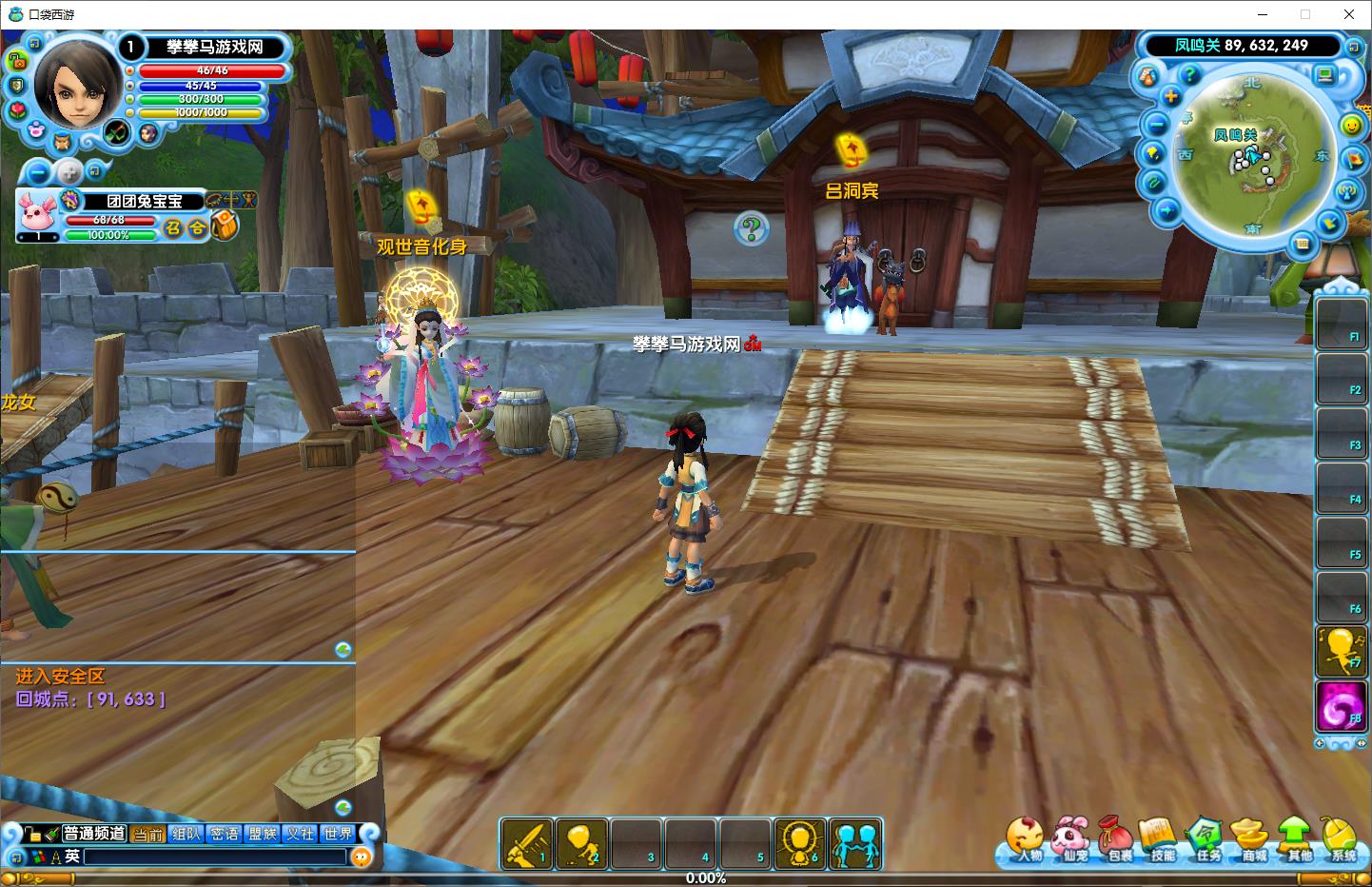Click the chat text input field

214,857
